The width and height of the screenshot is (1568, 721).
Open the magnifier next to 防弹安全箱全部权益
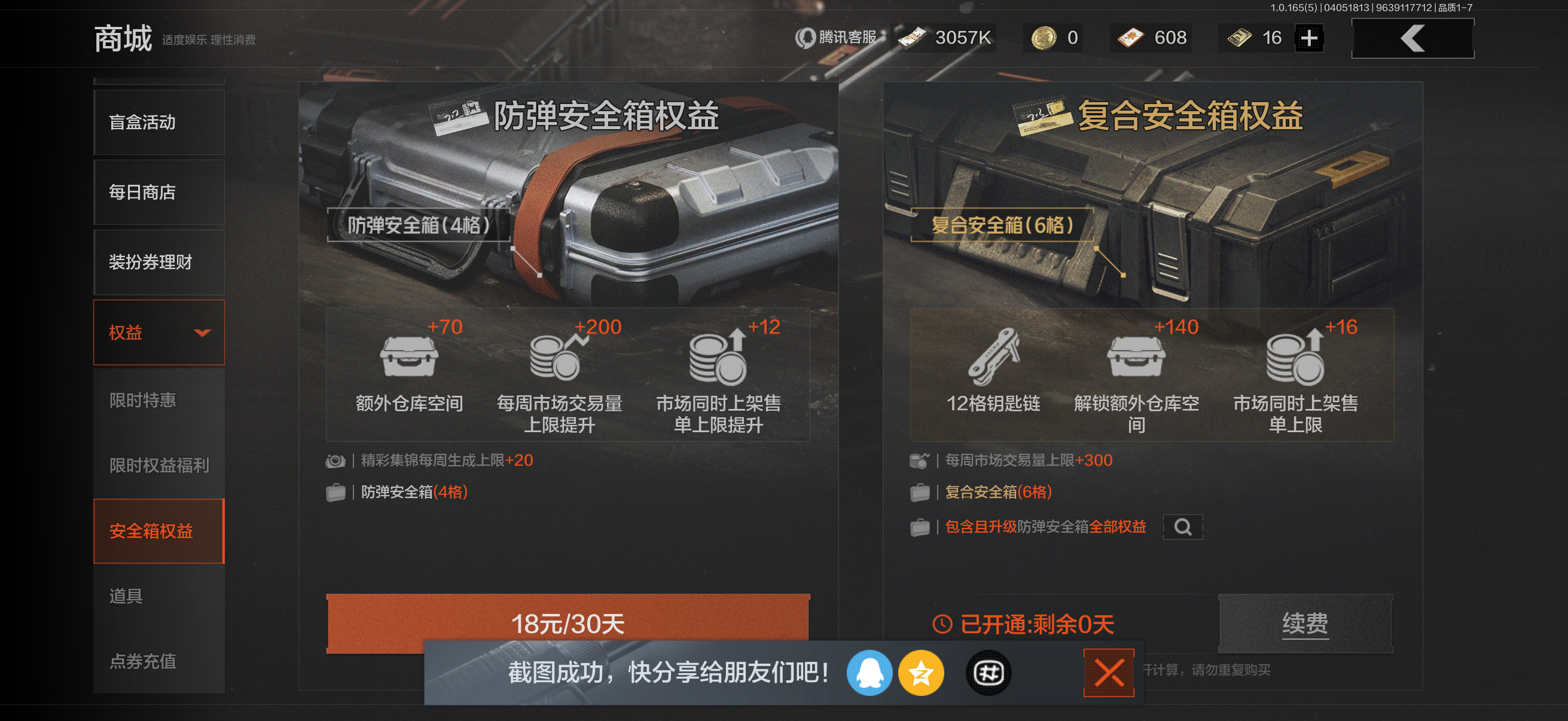coord(1183,527)
